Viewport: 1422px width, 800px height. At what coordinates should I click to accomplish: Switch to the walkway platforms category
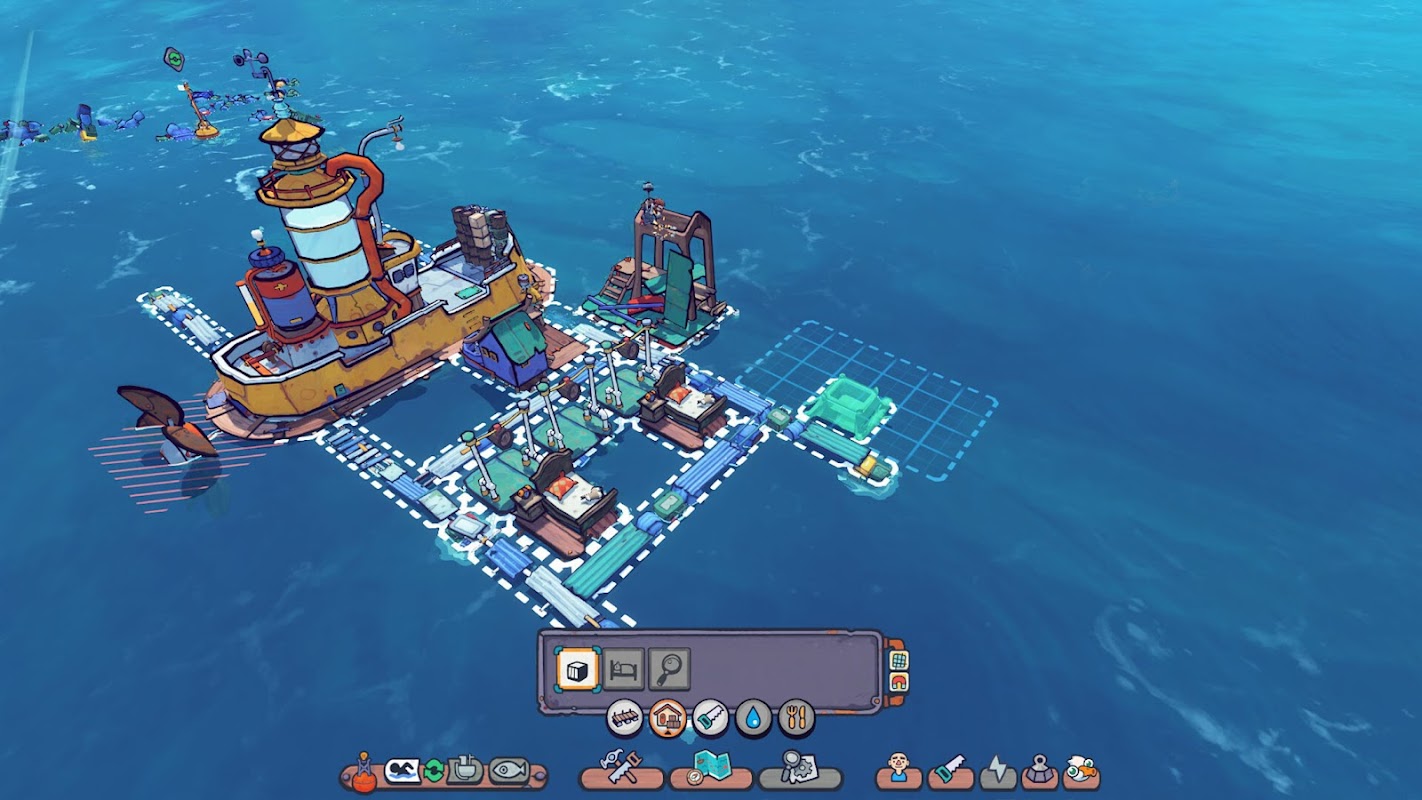624,717
